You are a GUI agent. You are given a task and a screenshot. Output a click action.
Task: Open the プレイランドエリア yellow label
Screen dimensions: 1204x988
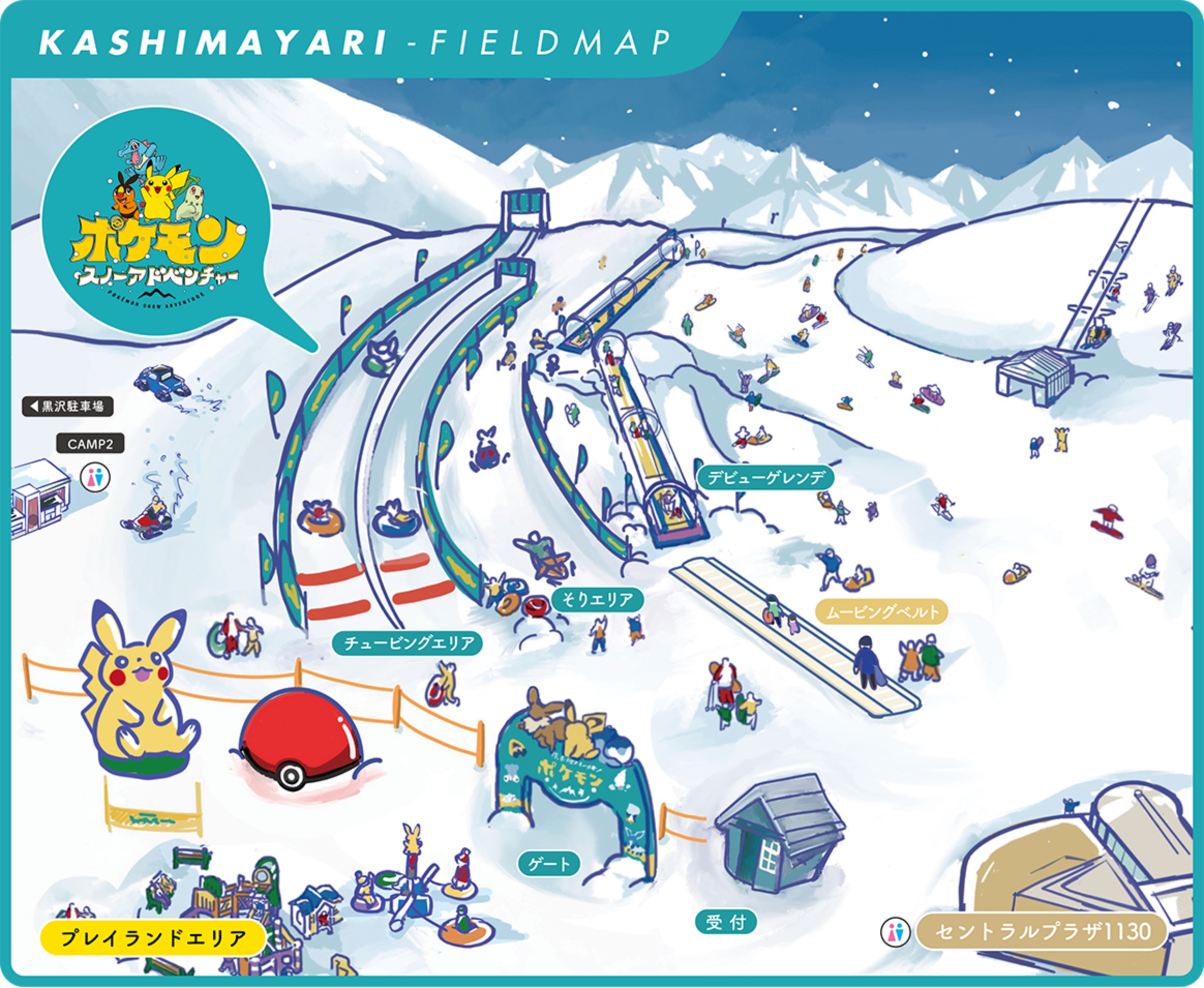[x=153, y=938]
